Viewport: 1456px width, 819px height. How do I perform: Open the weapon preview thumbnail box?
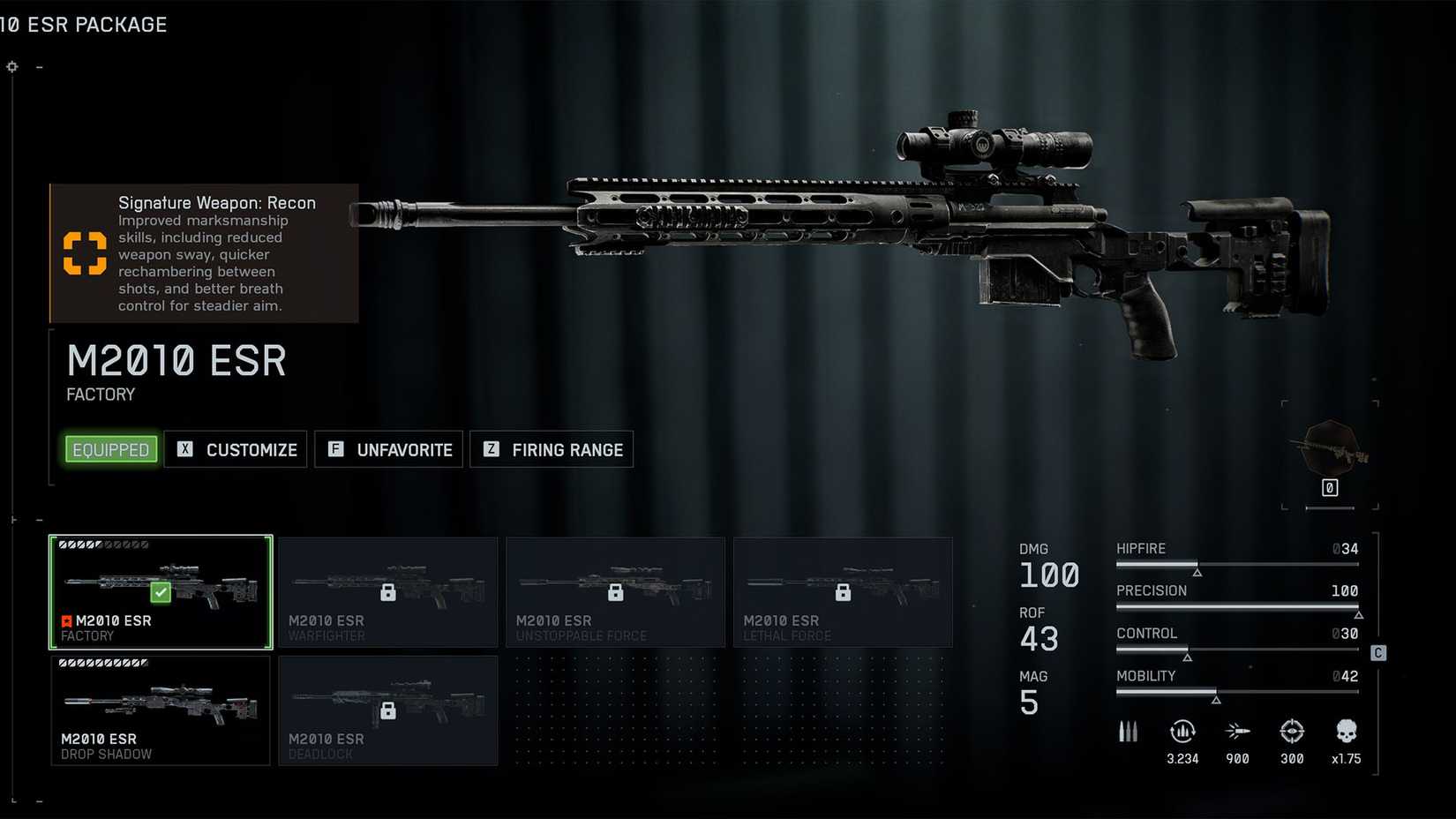pos(1330,455)
